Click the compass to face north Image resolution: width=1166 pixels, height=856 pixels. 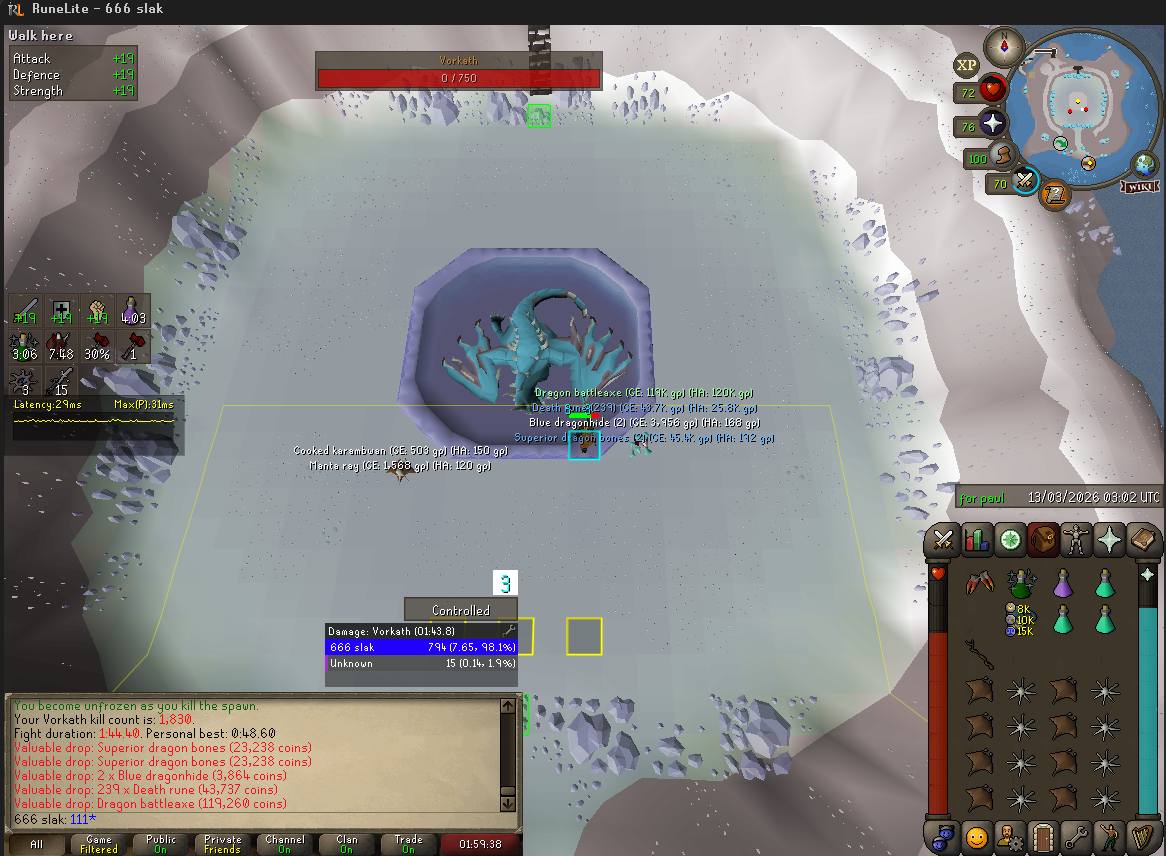[999, 47]
